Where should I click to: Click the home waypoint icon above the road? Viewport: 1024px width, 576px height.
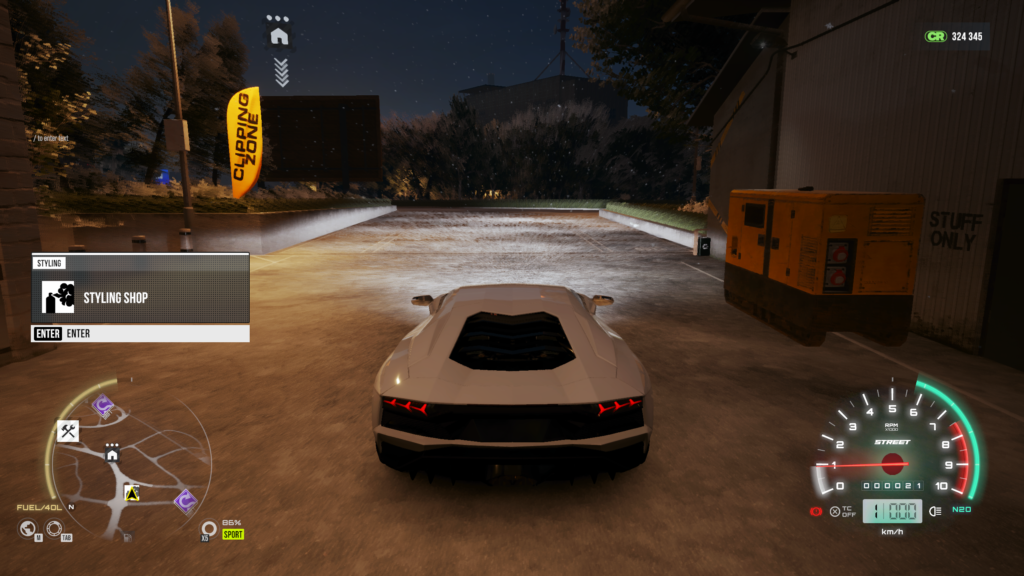[x=279, y=36]
